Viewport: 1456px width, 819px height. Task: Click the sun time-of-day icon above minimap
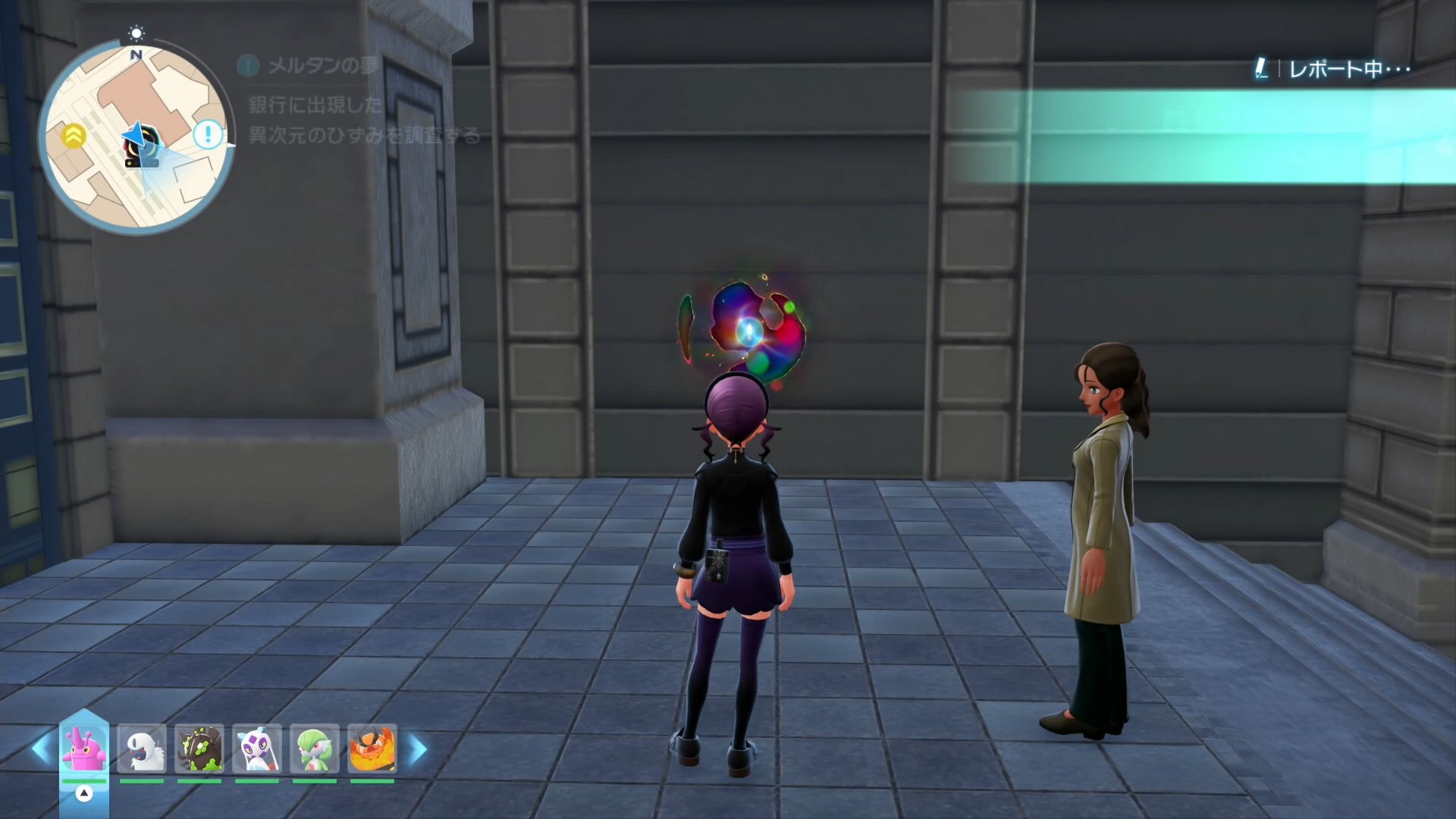[x=136, y=33]
